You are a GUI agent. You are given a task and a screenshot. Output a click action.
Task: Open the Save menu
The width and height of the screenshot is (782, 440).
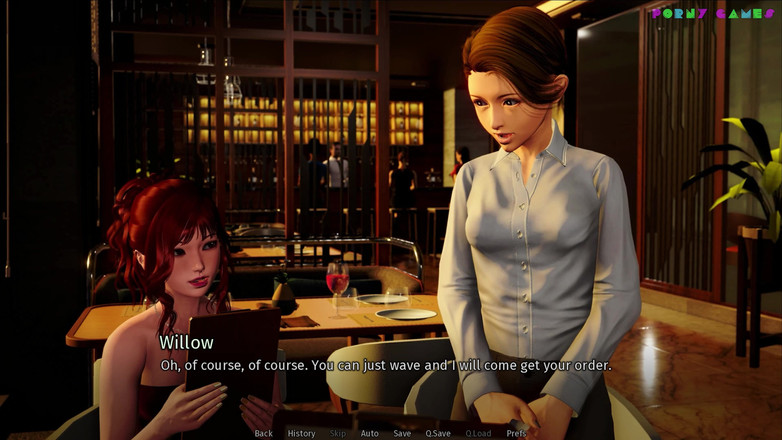click(x=401, y=433)
